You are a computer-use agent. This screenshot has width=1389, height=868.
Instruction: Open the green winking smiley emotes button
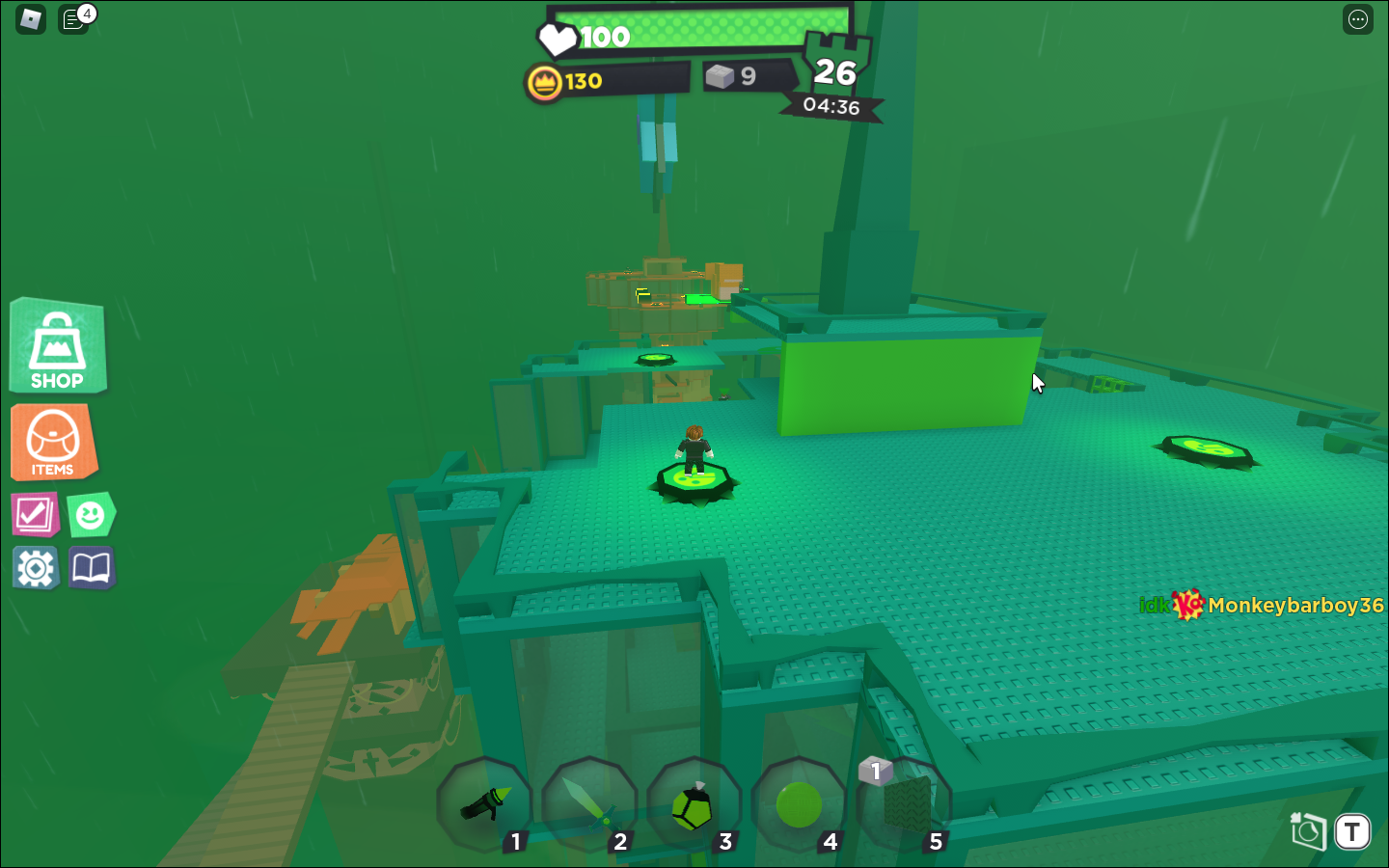91,515
